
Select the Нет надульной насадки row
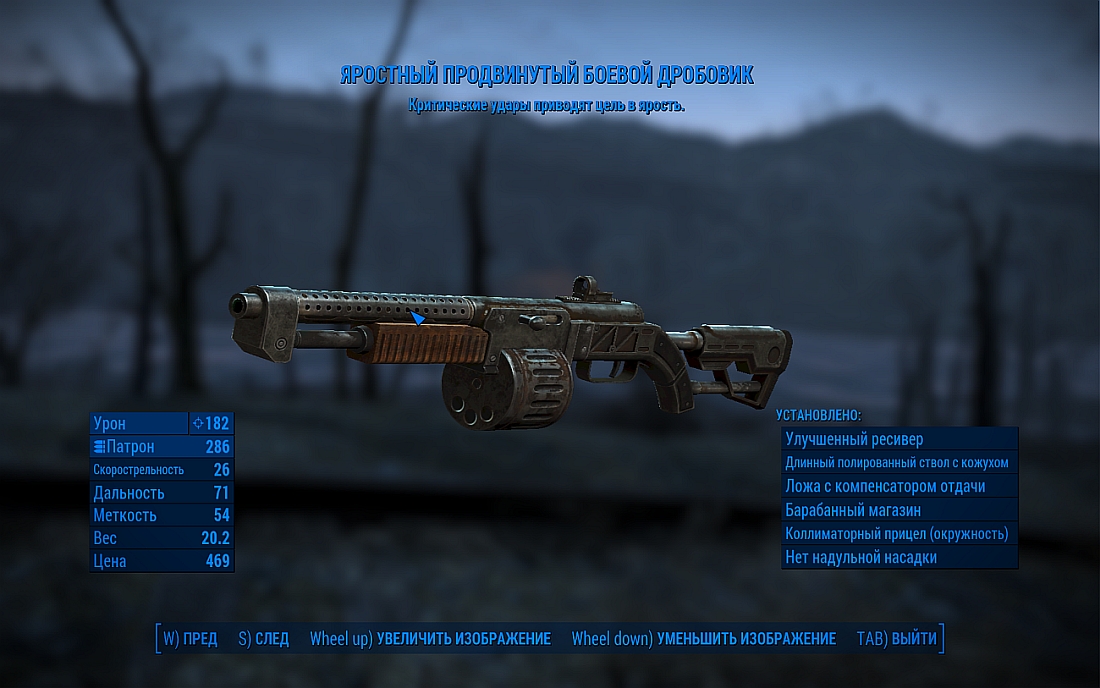(898, 557)
